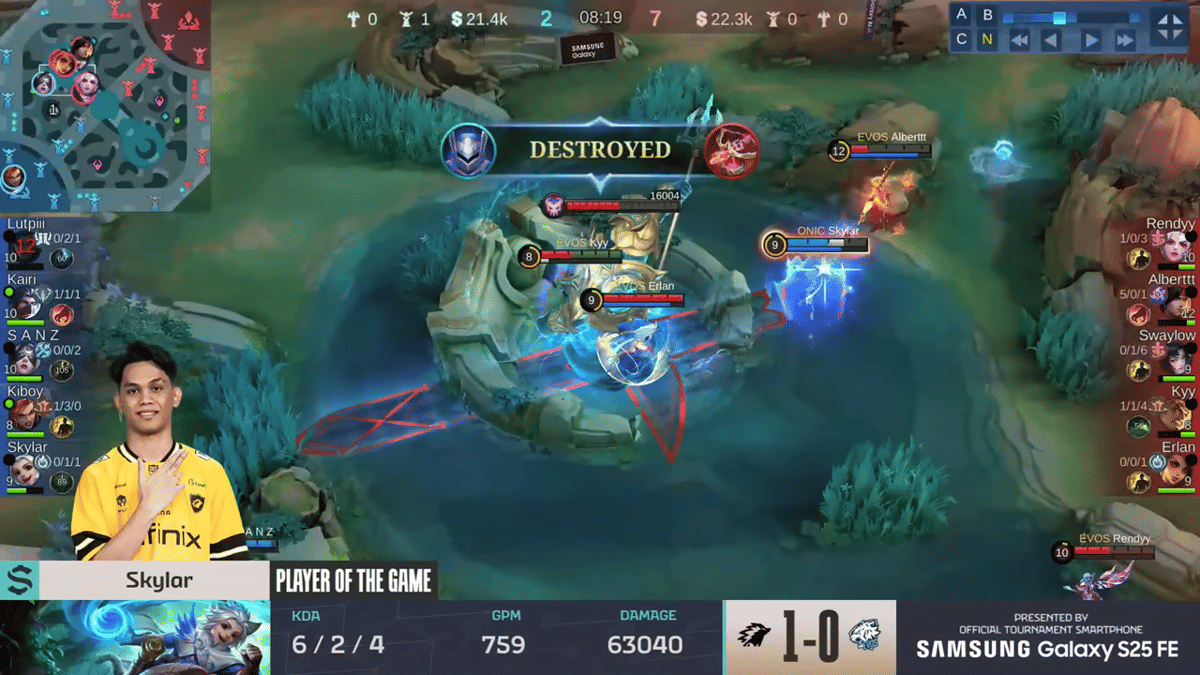Switch to camera preset B

tap(988, 15)
